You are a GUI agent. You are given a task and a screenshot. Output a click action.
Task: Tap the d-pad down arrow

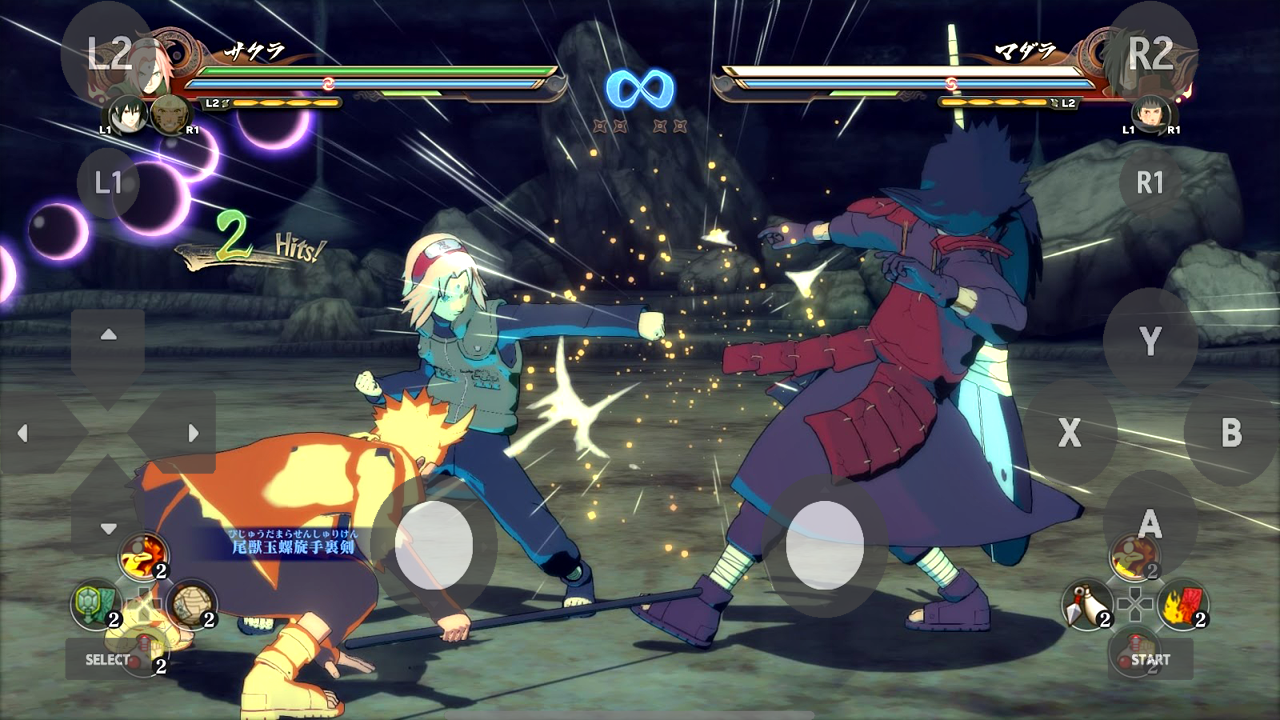[x=108, y=528]
